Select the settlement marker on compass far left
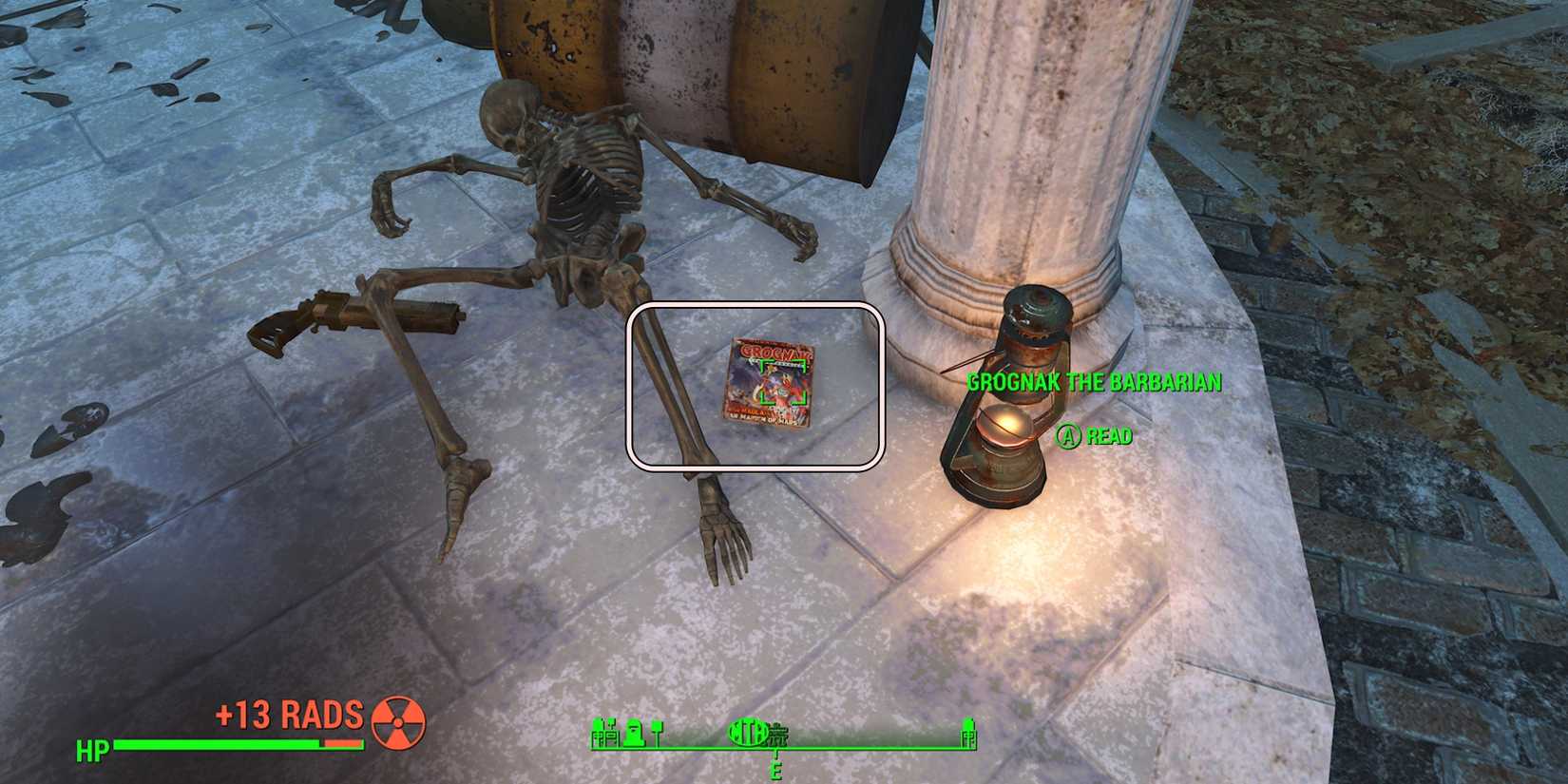This screenshot has height=784, width=1568. (605, 732)
